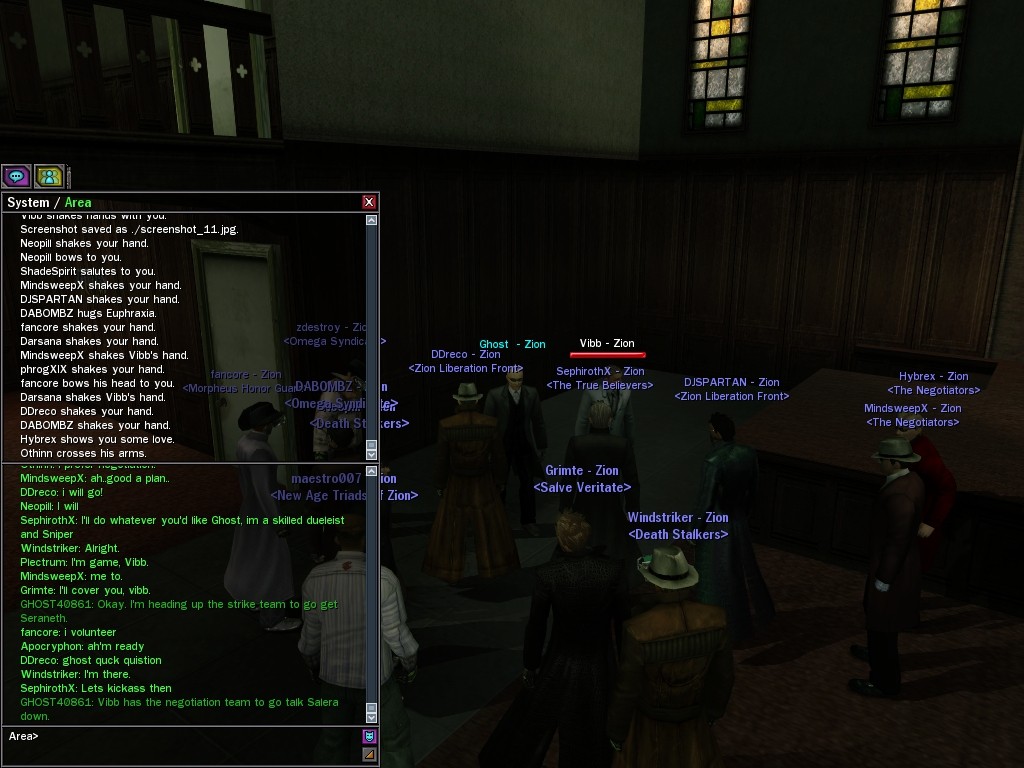Click the orange triangle resize button
1024x768 pixels.
point(369,754)
